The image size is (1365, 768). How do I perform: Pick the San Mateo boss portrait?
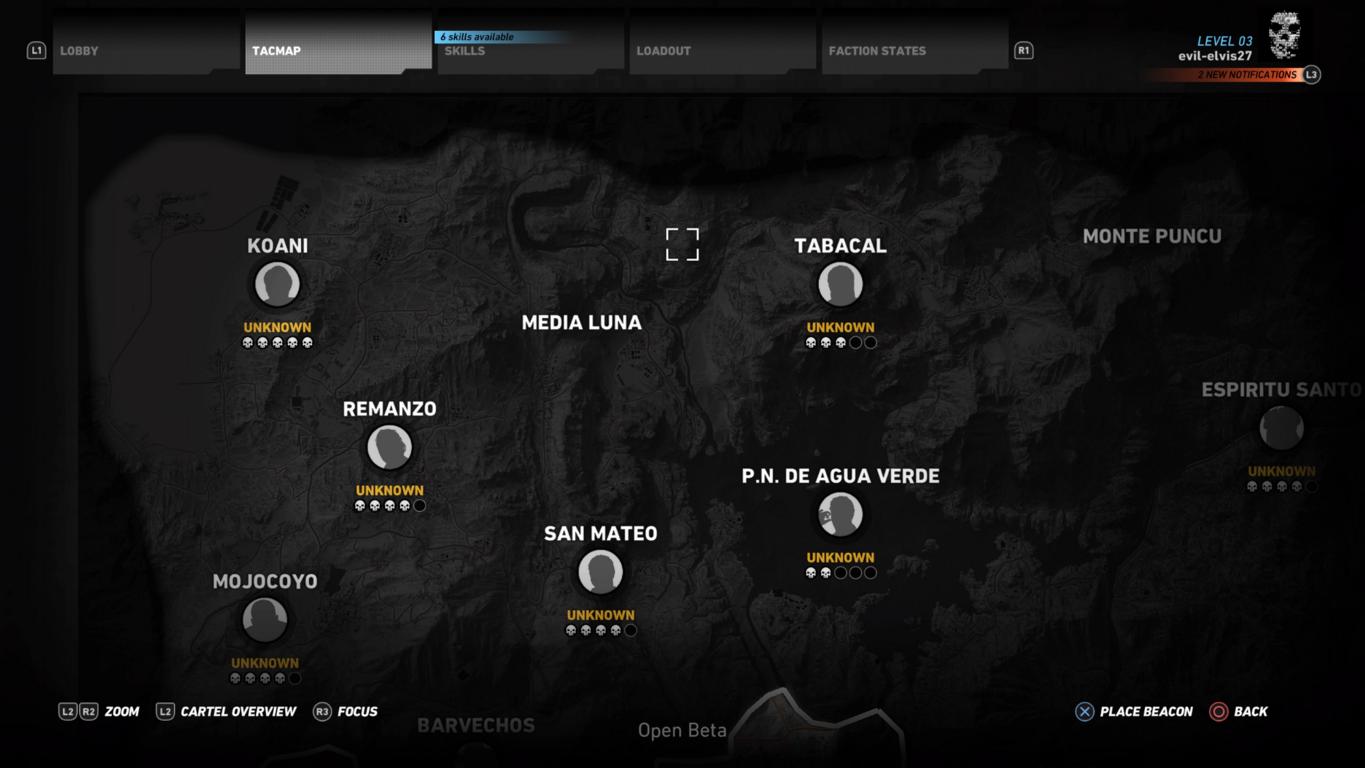coord(600,573)
